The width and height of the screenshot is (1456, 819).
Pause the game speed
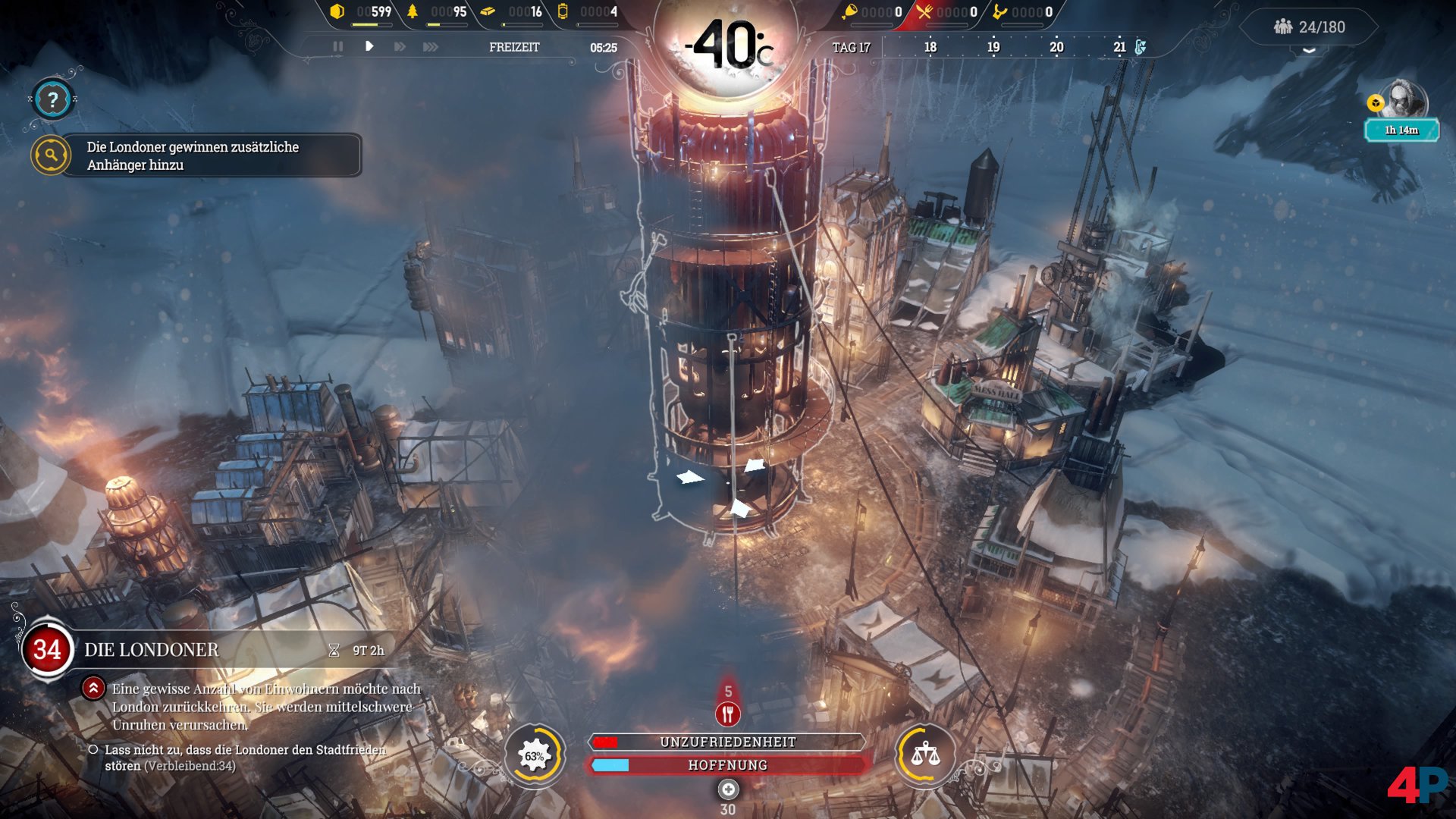(x=337, y=47)
